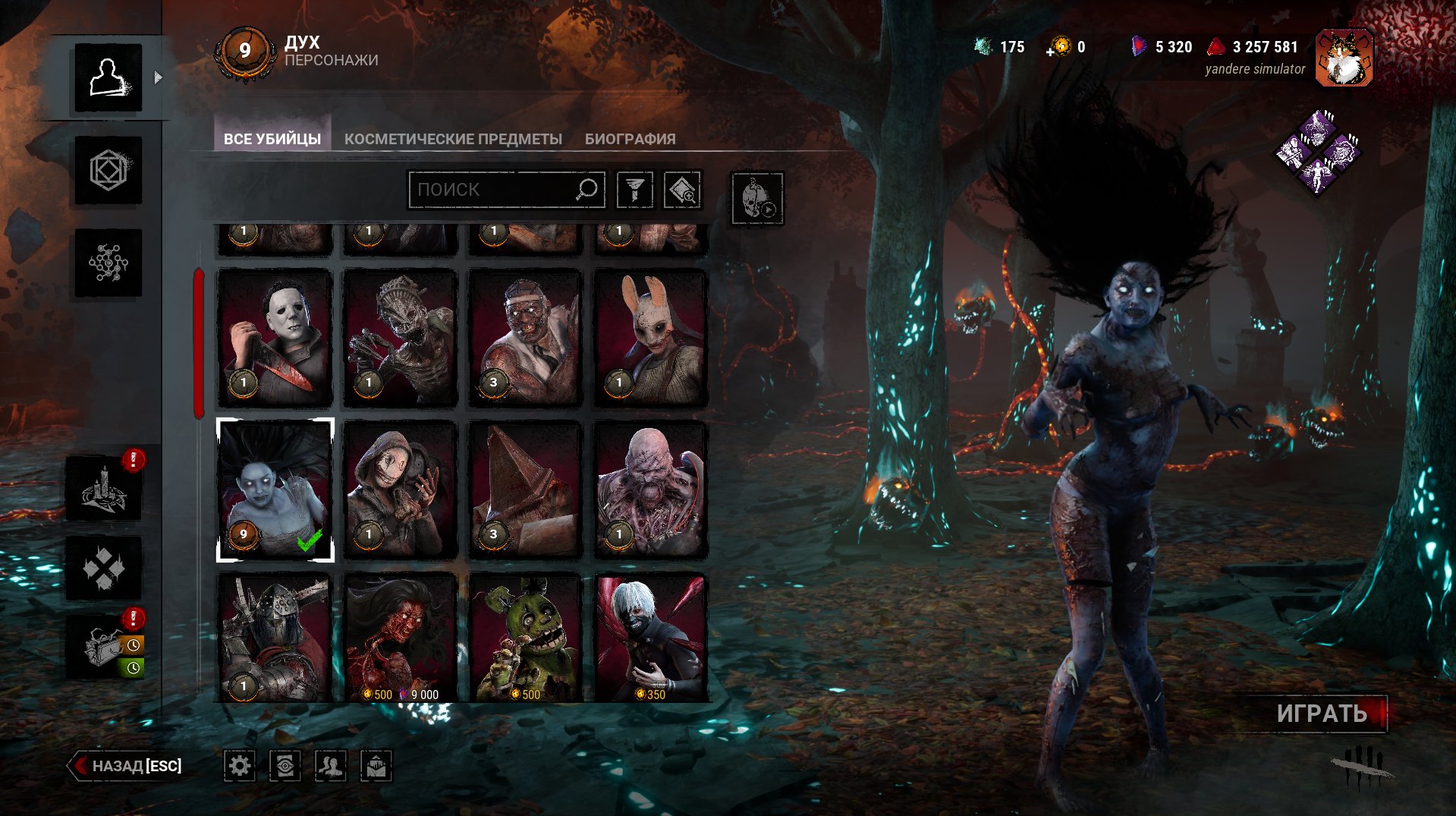Click the fox player profile avatar
The height and width of the screenshot is (816, 1456).
(x=1344, y=58)
